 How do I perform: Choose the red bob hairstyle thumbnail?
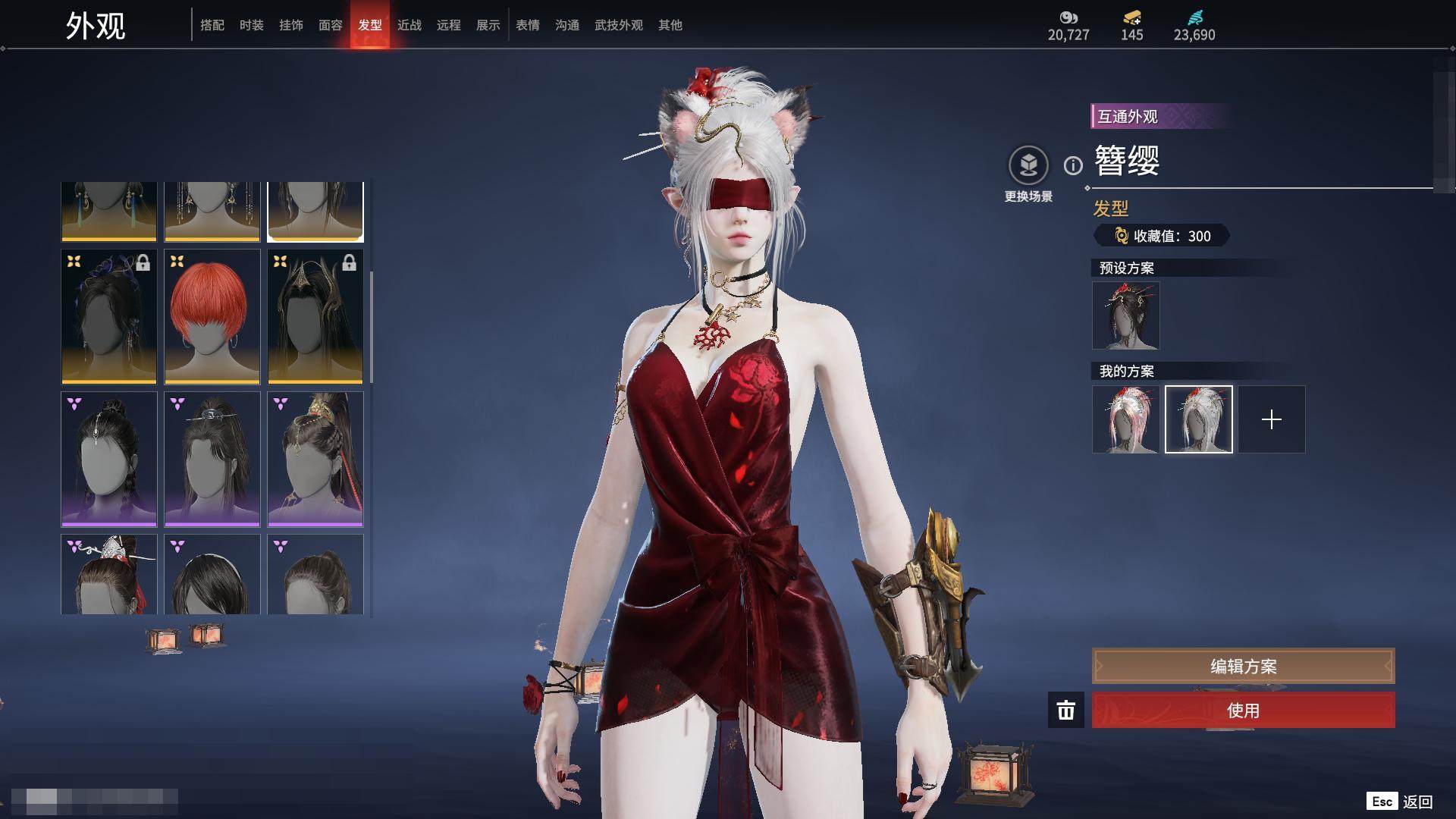click(x=212, y=316)
